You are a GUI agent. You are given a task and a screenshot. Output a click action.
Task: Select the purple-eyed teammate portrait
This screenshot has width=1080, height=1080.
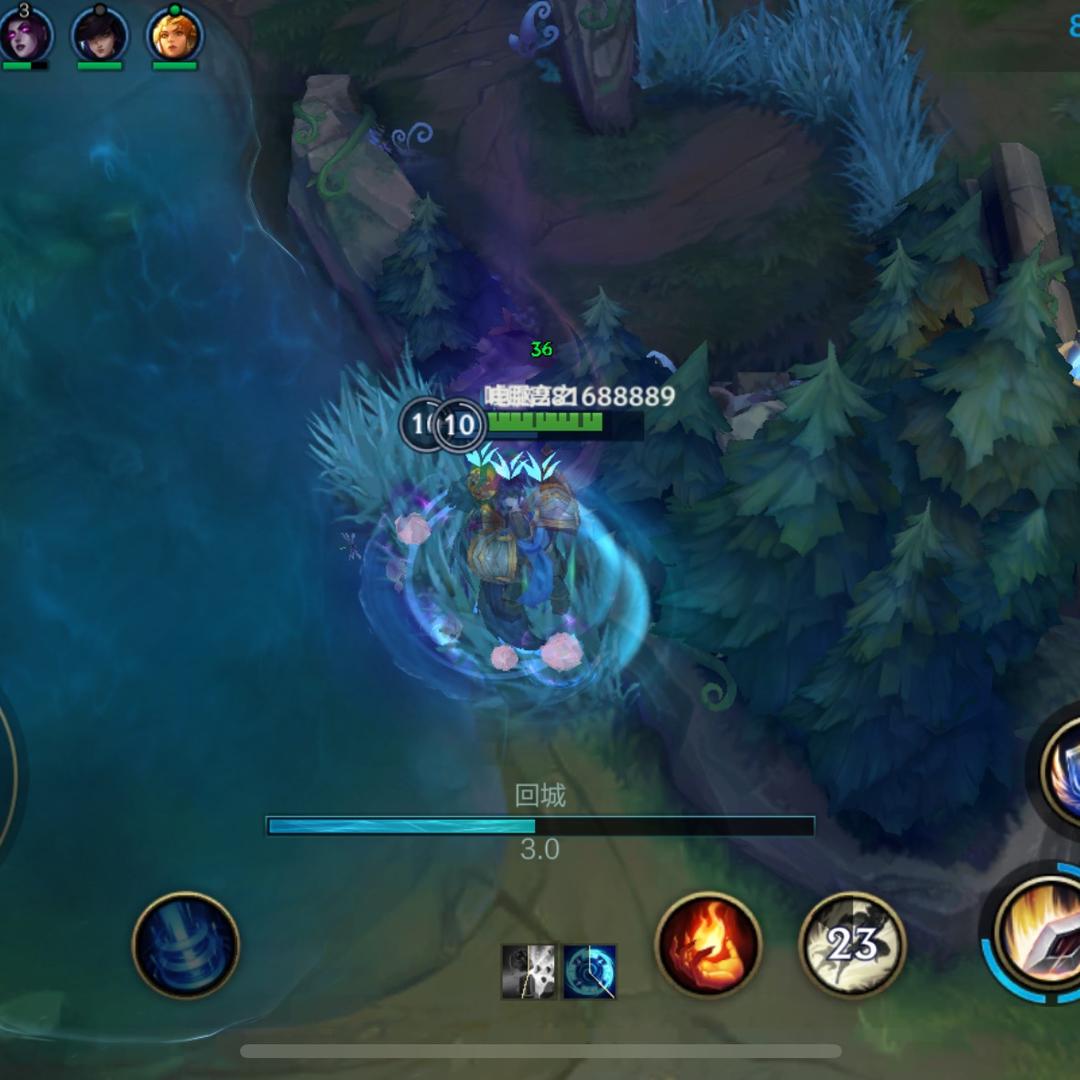(25, 34)
